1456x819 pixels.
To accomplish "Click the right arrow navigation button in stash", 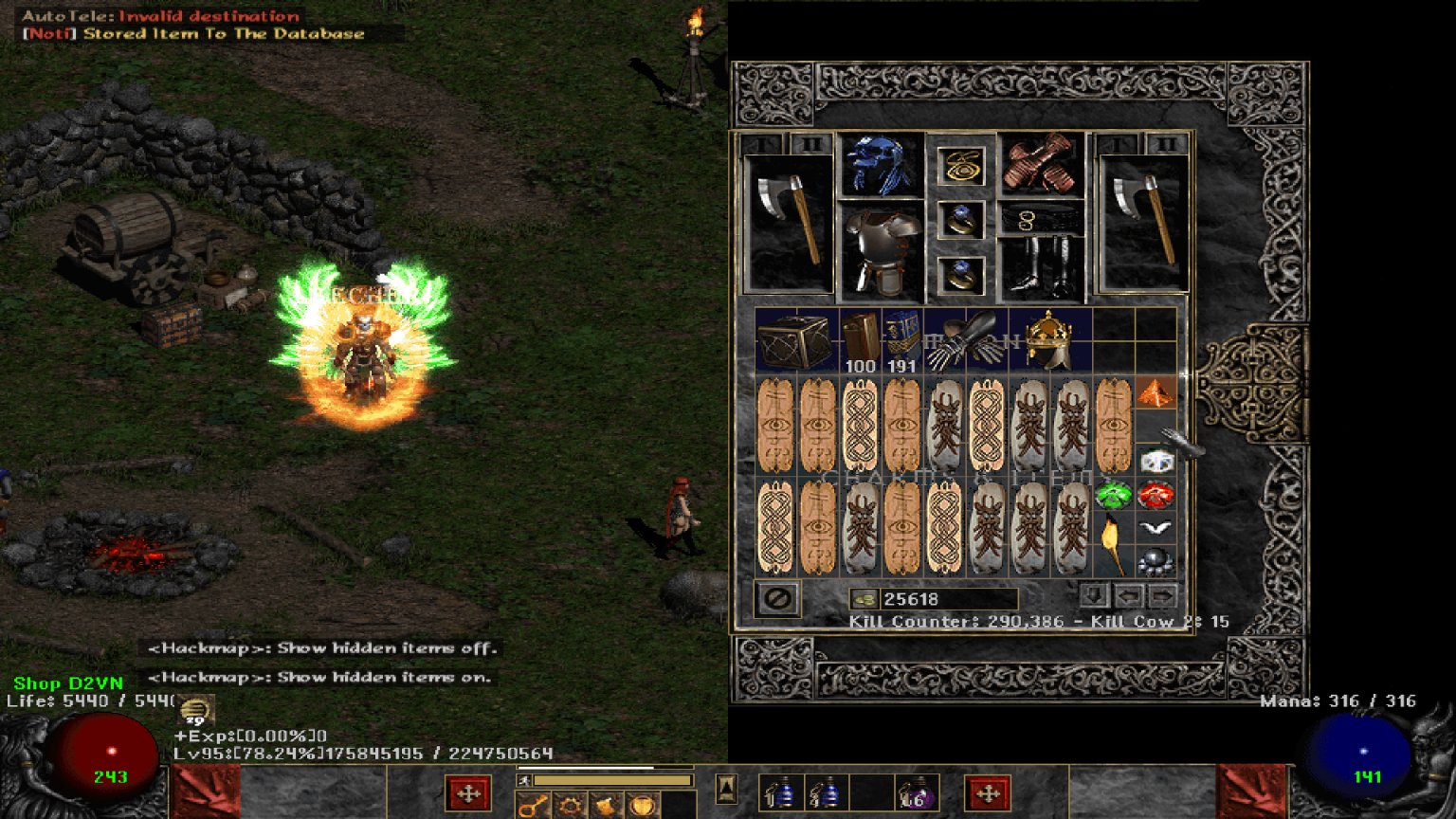I will pyautogui.click(x=1162, y=595).
